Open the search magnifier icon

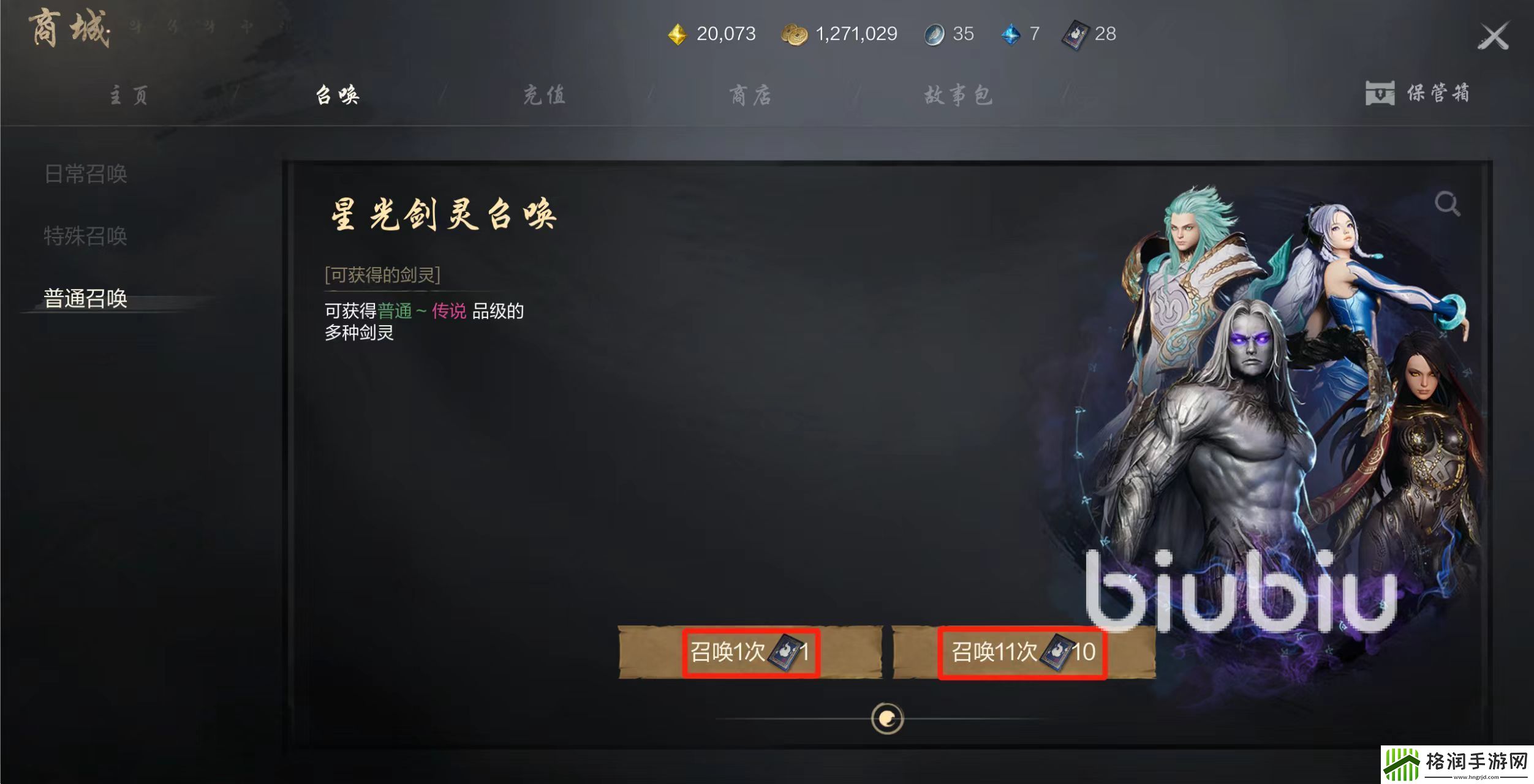click(x=1446, y=203)
